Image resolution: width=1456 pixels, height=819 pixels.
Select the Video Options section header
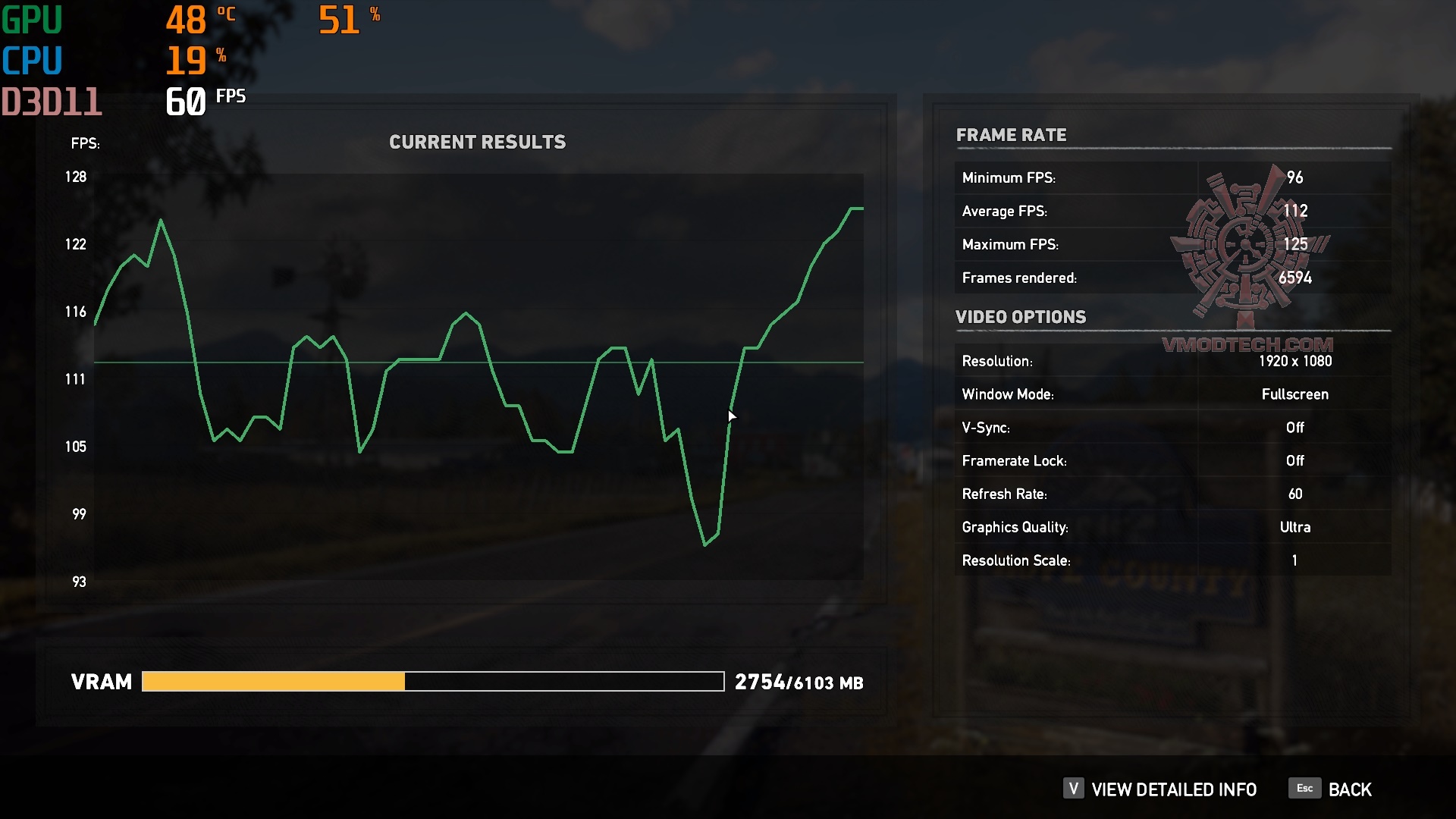(1020, 317)
